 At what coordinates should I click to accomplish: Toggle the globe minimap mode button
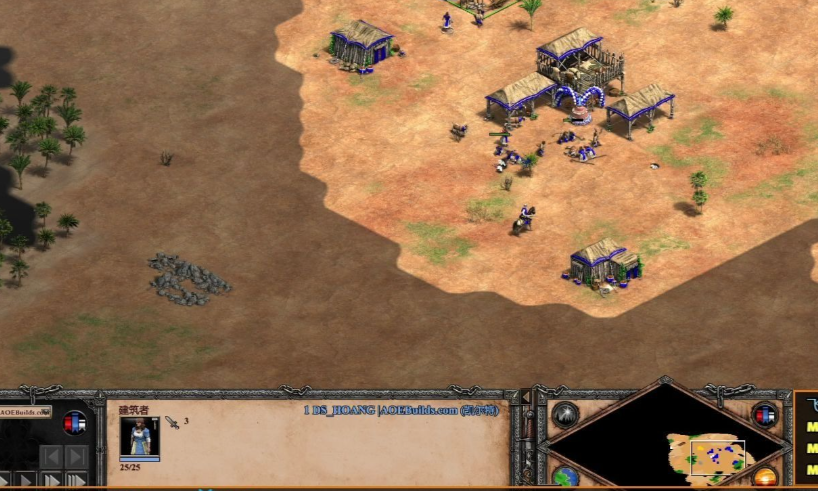point(565,476)
